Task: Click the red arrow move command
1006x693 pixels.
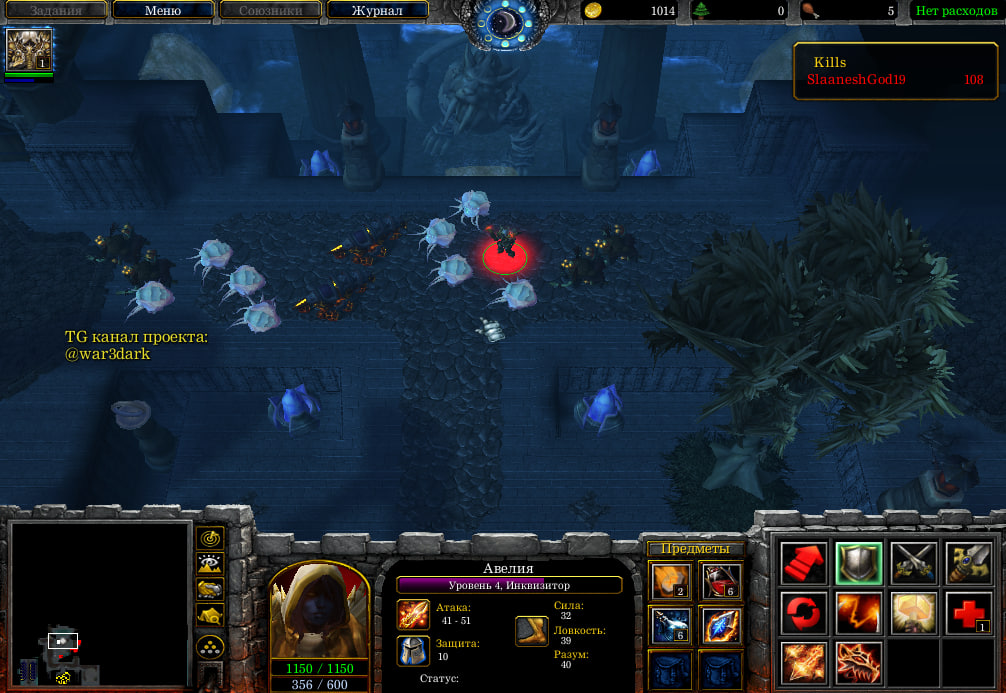Action: pos(804,564)
